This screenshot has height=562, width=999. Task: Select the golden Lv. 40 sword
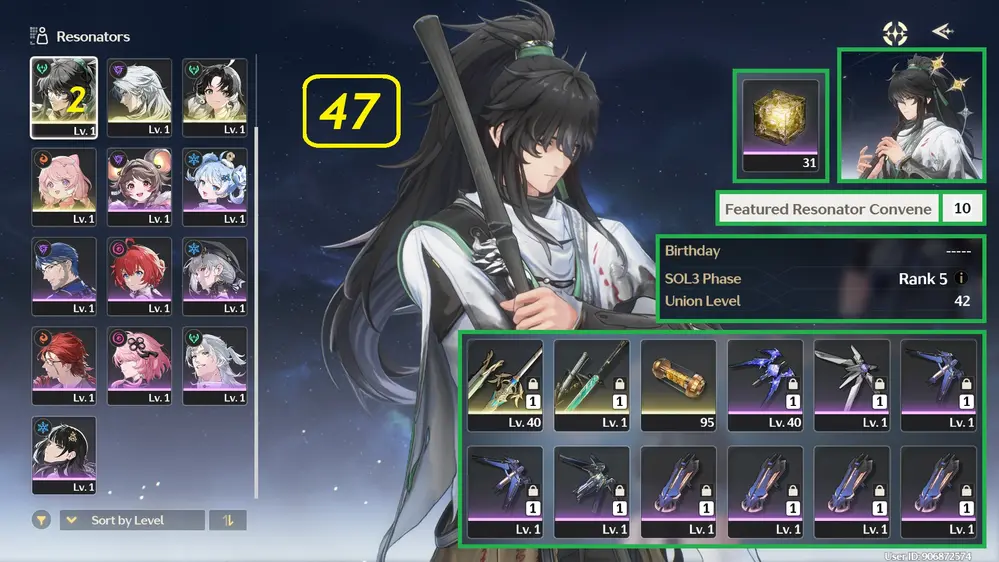coord(505,385)
